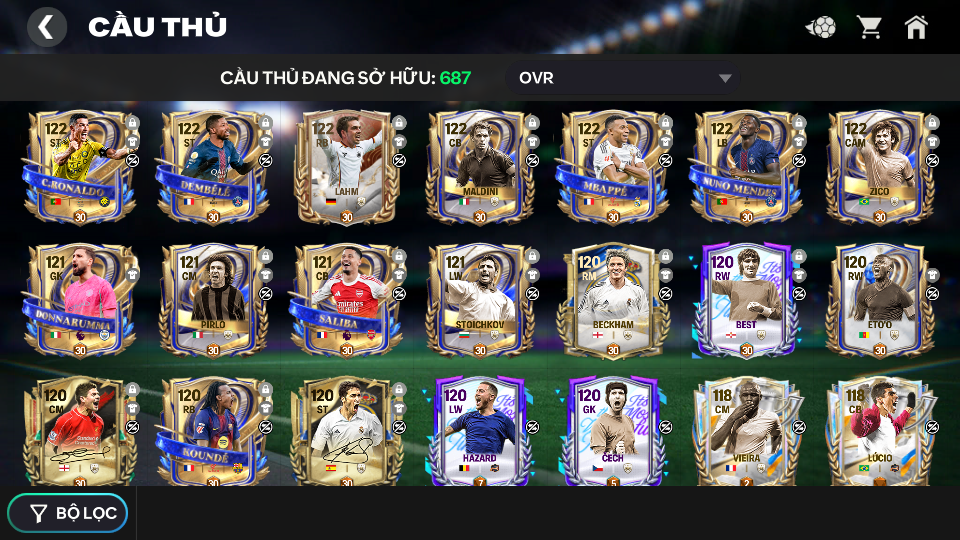
Task: Pick the Best player card
Action: [x=746, y=299]
